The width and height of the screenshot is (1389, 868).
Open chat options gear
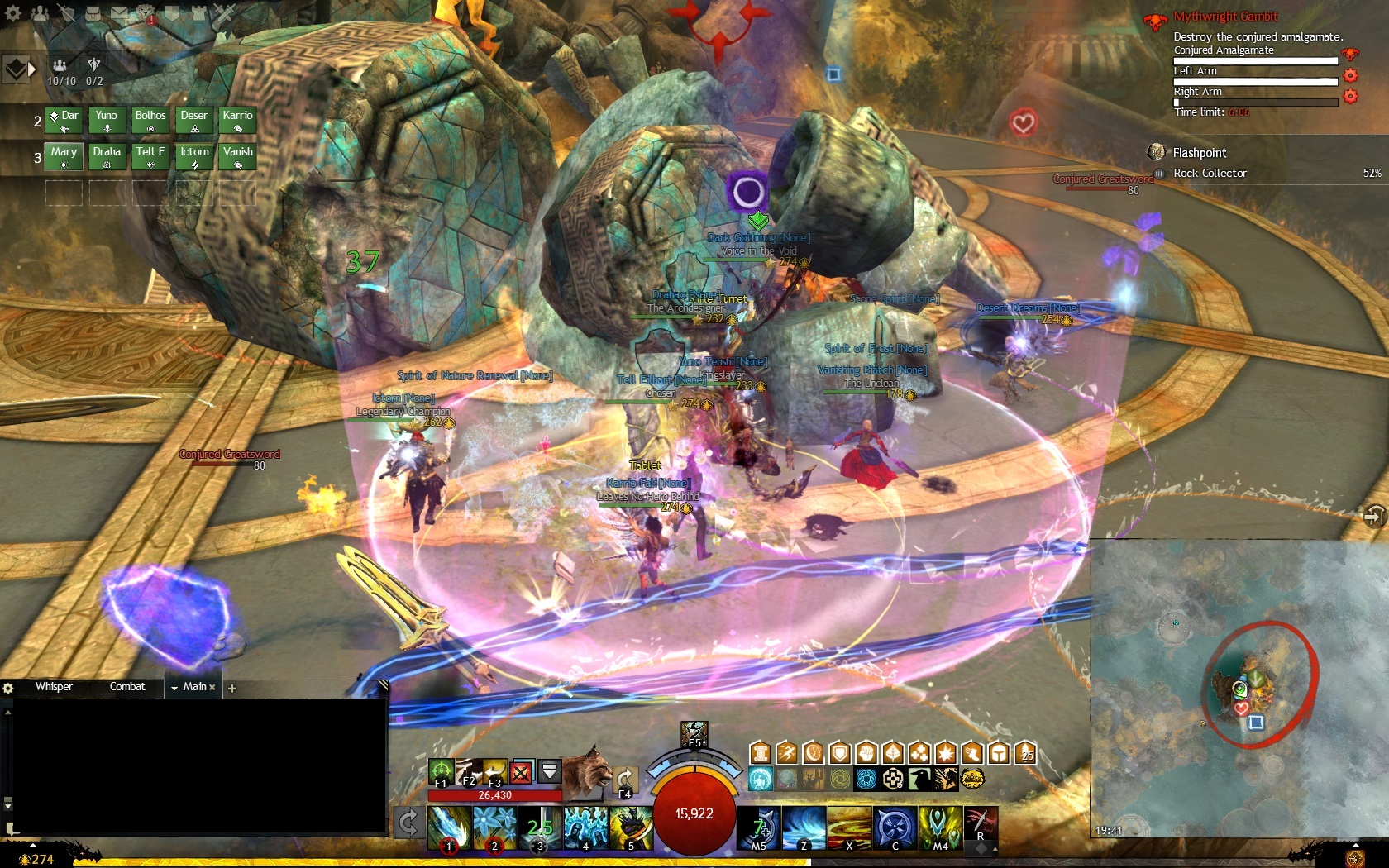click(x=8, y=688)
